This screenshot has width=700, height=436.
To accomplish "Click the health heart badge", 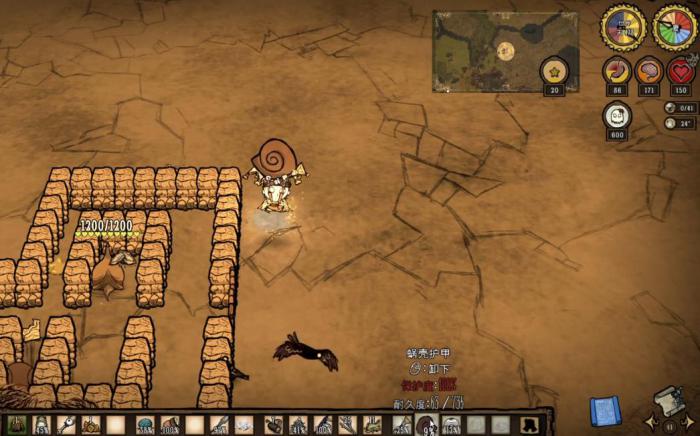I will click(x=681, y=72).
